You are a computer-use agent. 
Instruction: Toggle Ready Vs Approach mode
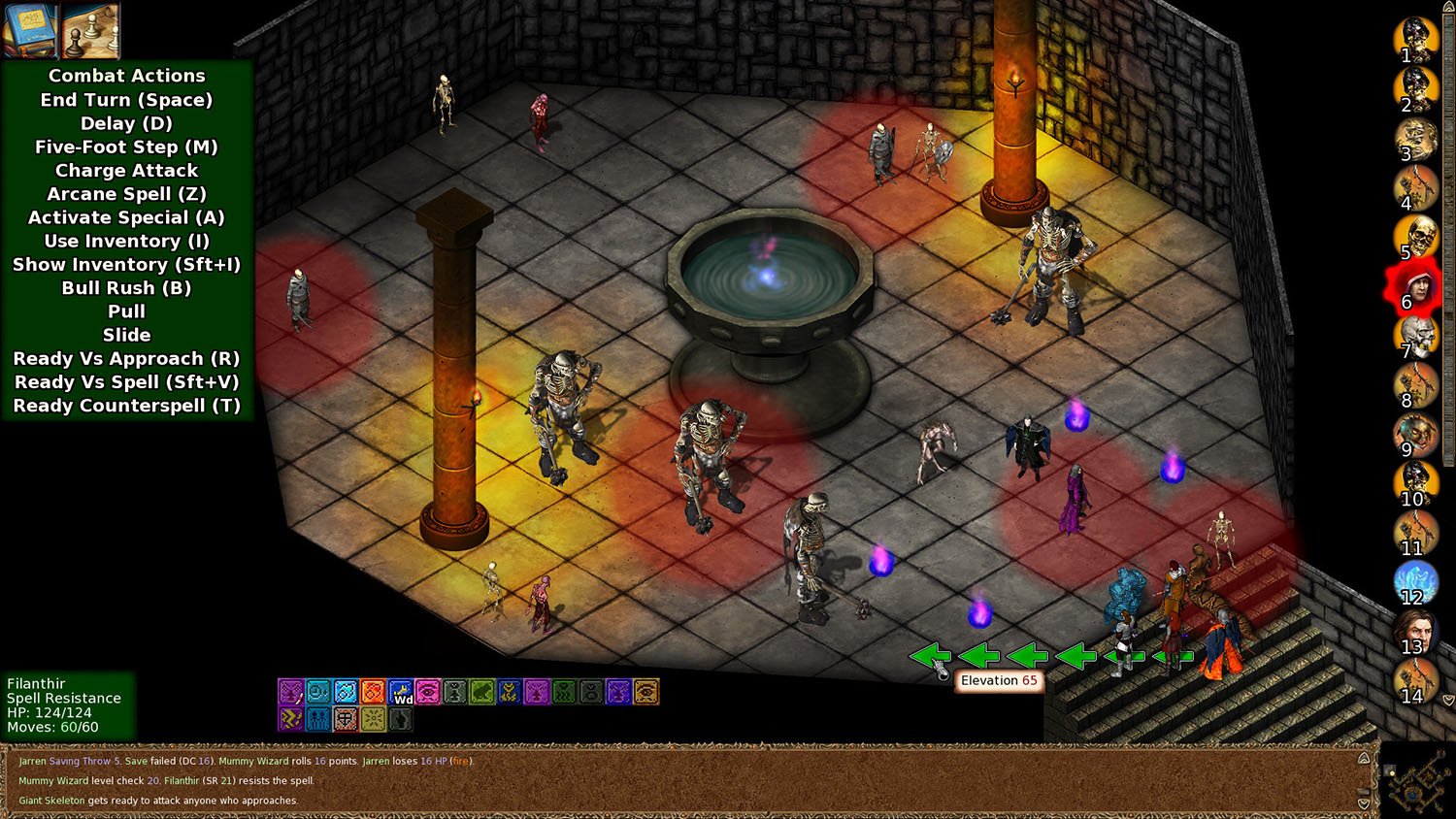126,358
